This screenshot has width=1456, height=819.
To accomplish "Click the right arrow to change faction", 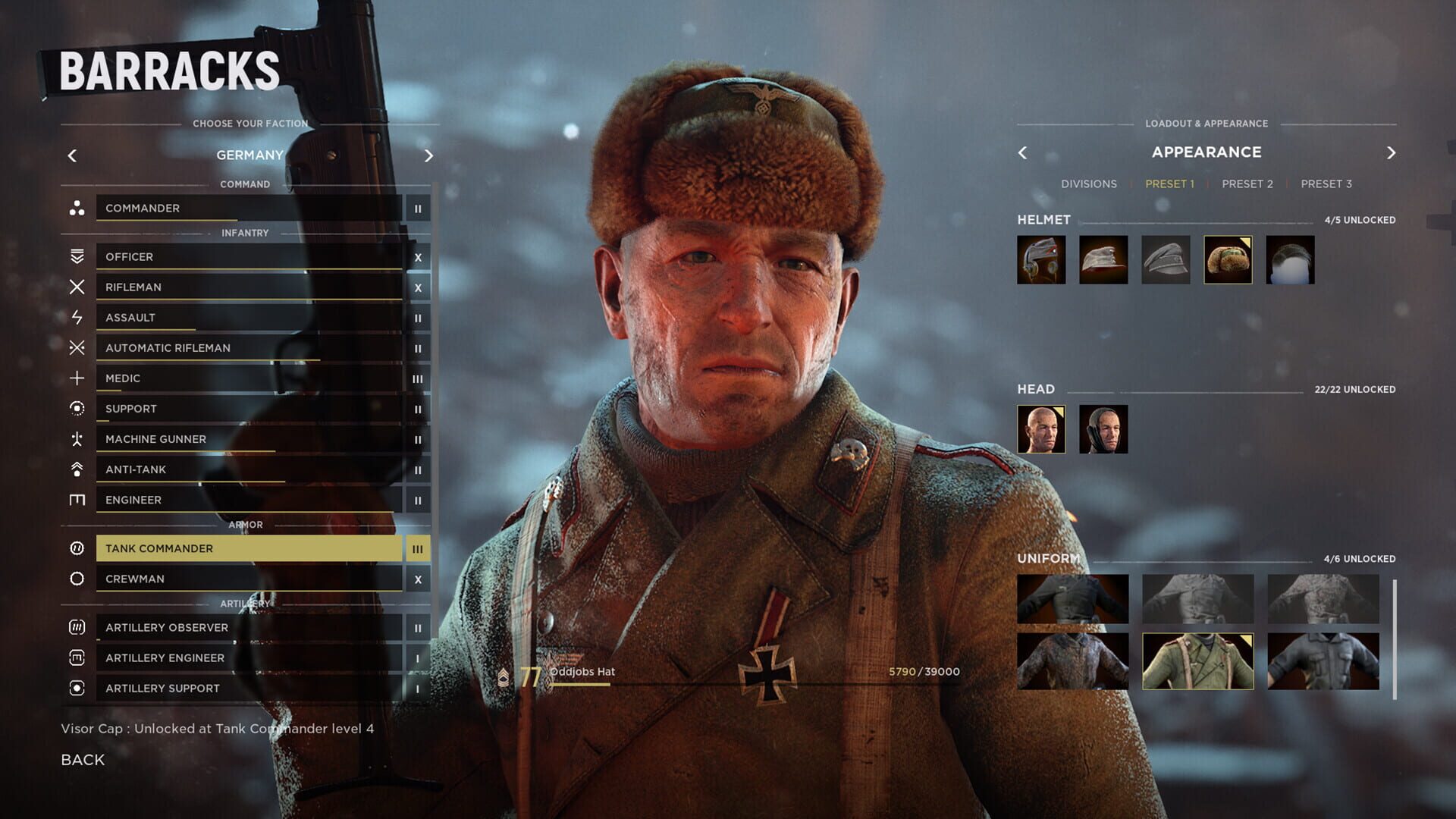I will [428, 155].
